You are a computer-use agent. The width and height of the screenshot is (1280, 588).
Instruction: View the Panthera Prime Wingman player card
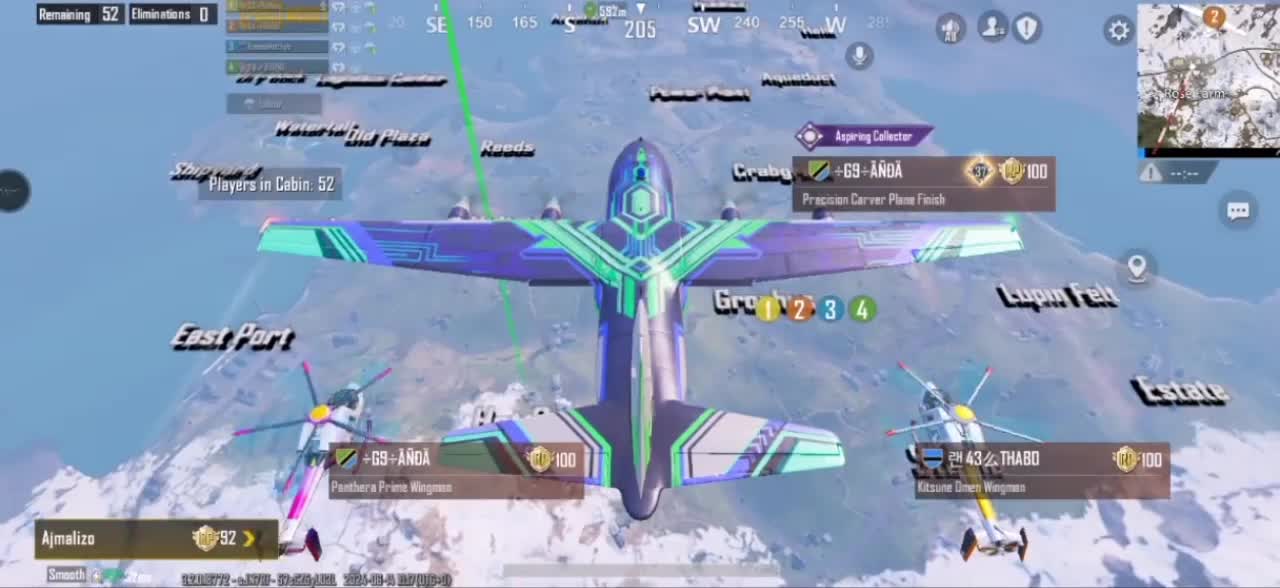pos(456,470)
